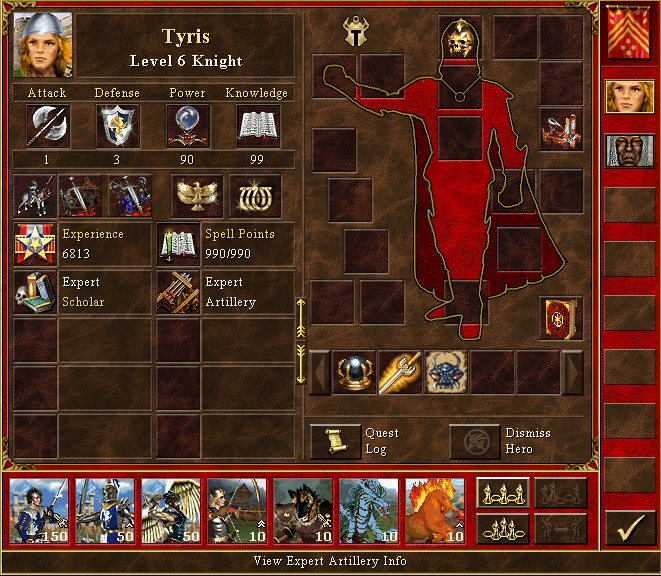Select the glowing sword in backpack
This screenshot has height=576, width=661.
(x=400, y=372)
